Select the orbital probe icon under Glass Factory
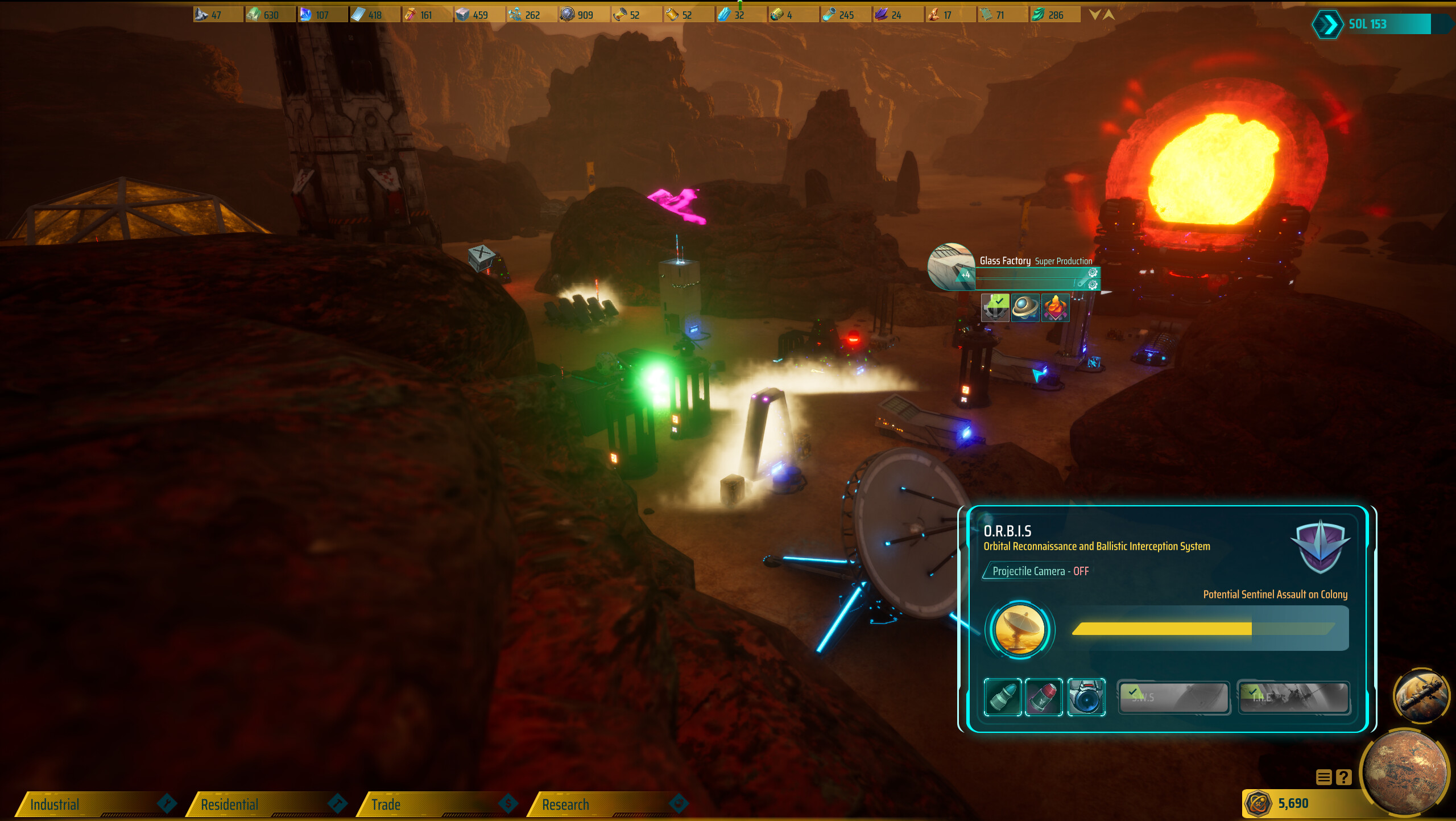 [1025, 309]
